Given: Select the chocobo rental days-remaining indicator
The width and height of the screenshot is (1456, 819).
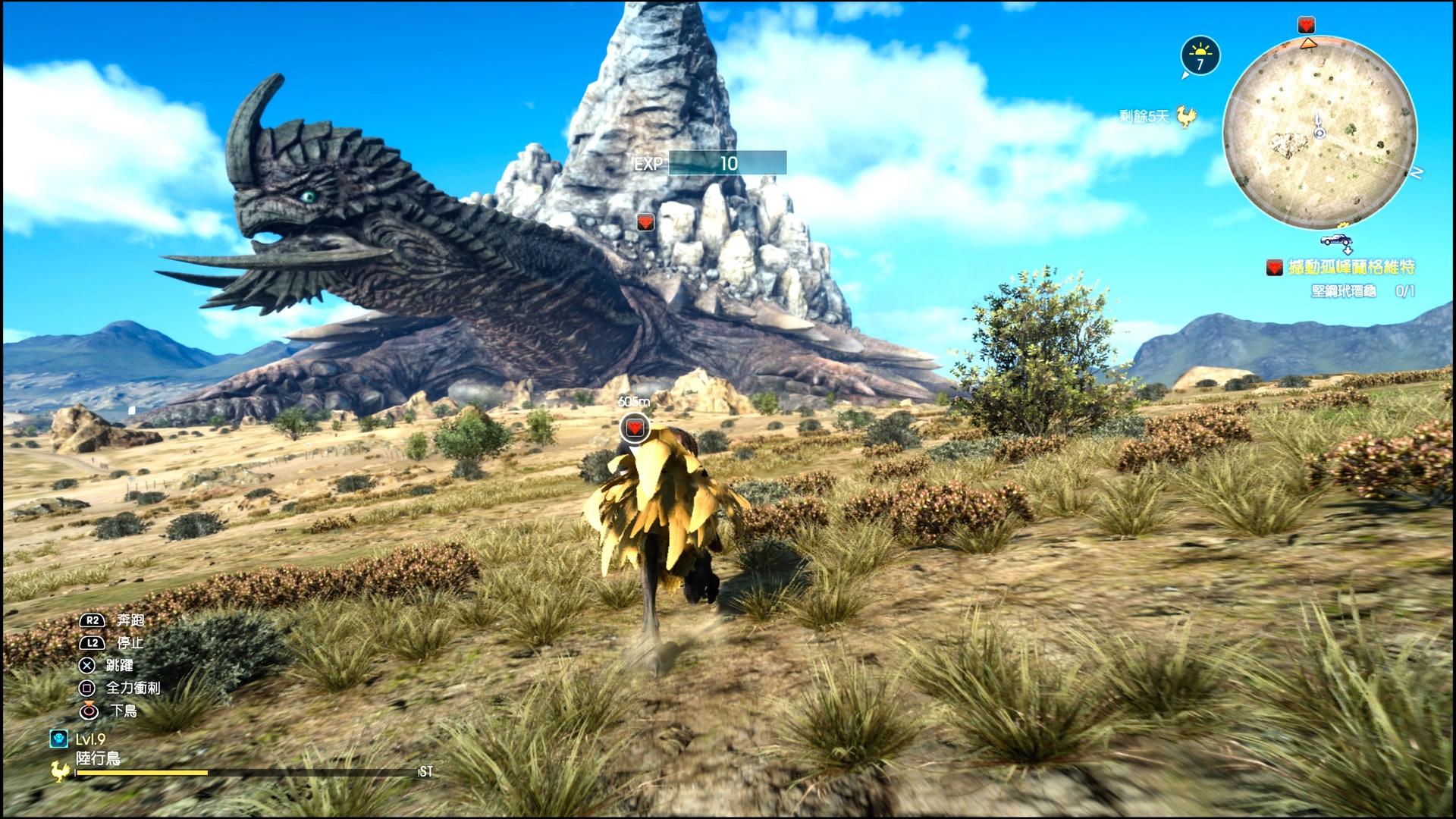Looking at the screenshot, I should [x=1156, y=117].
